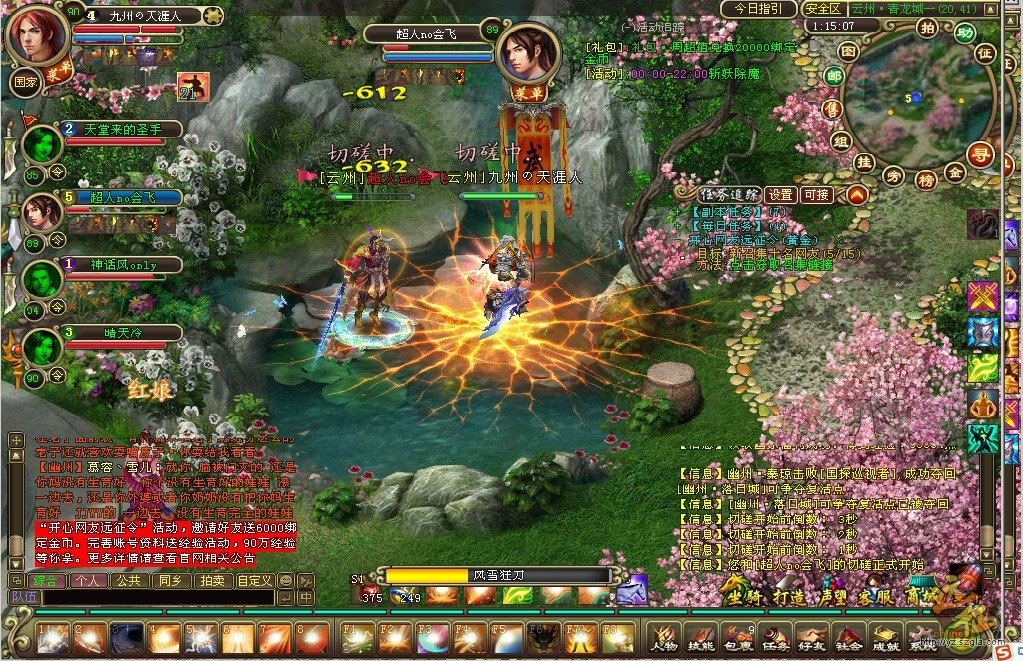Switch chat to the 公共 tab
1023x661 pixels.
(128, 580)
